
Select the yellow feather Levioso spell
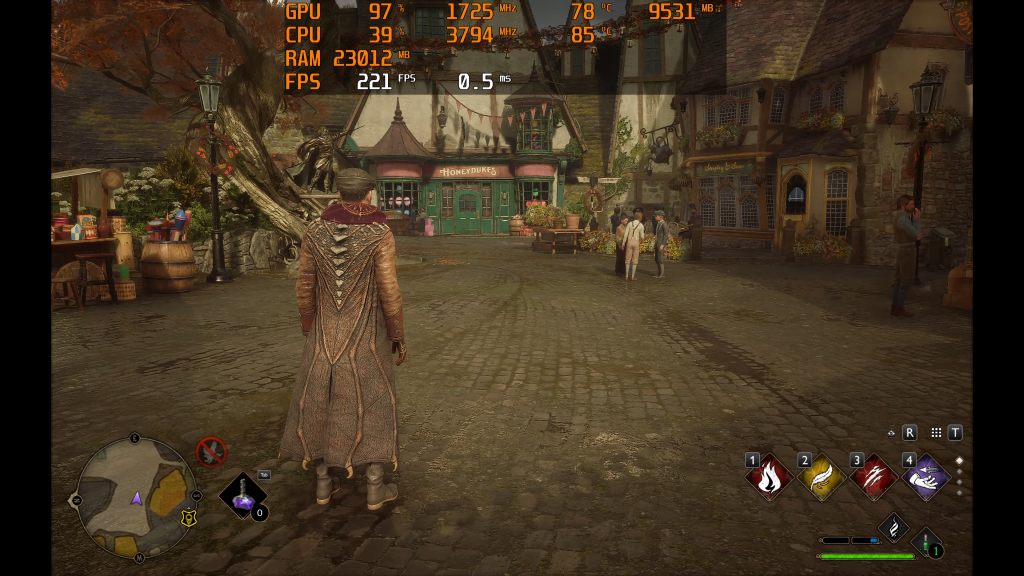coord(821,477)
